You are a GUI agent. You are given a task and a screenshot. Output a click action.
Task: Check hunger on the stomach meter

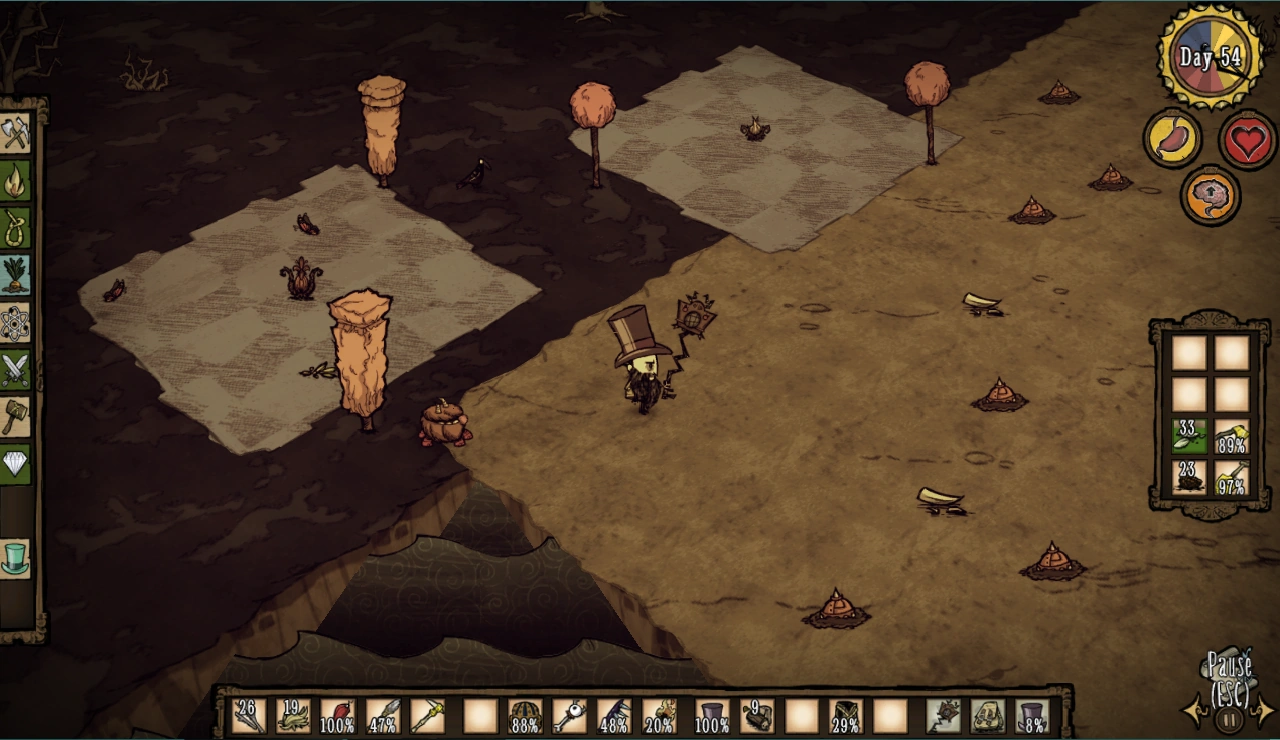[1172, 138]
